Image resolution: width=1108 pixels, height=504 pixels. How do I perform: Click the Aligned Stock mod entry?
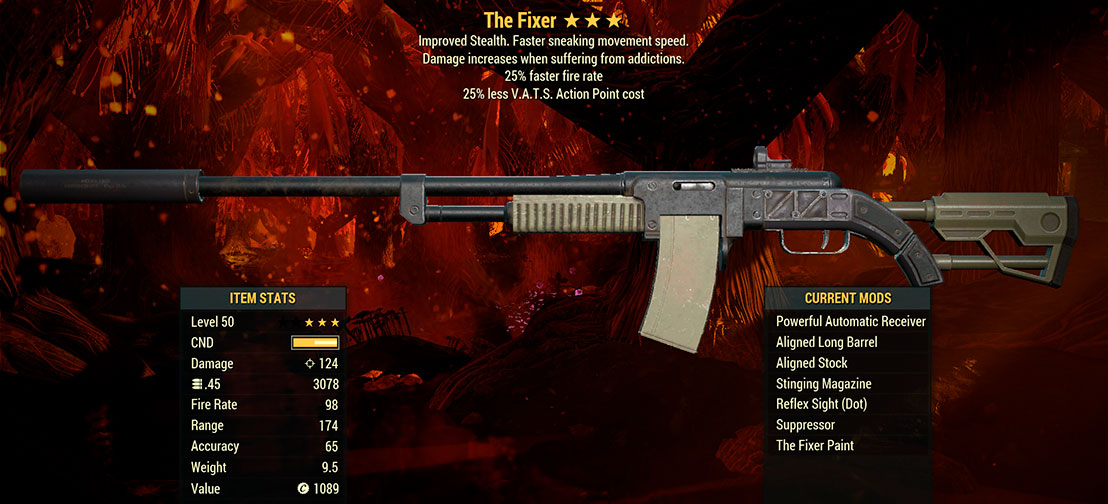811,363
